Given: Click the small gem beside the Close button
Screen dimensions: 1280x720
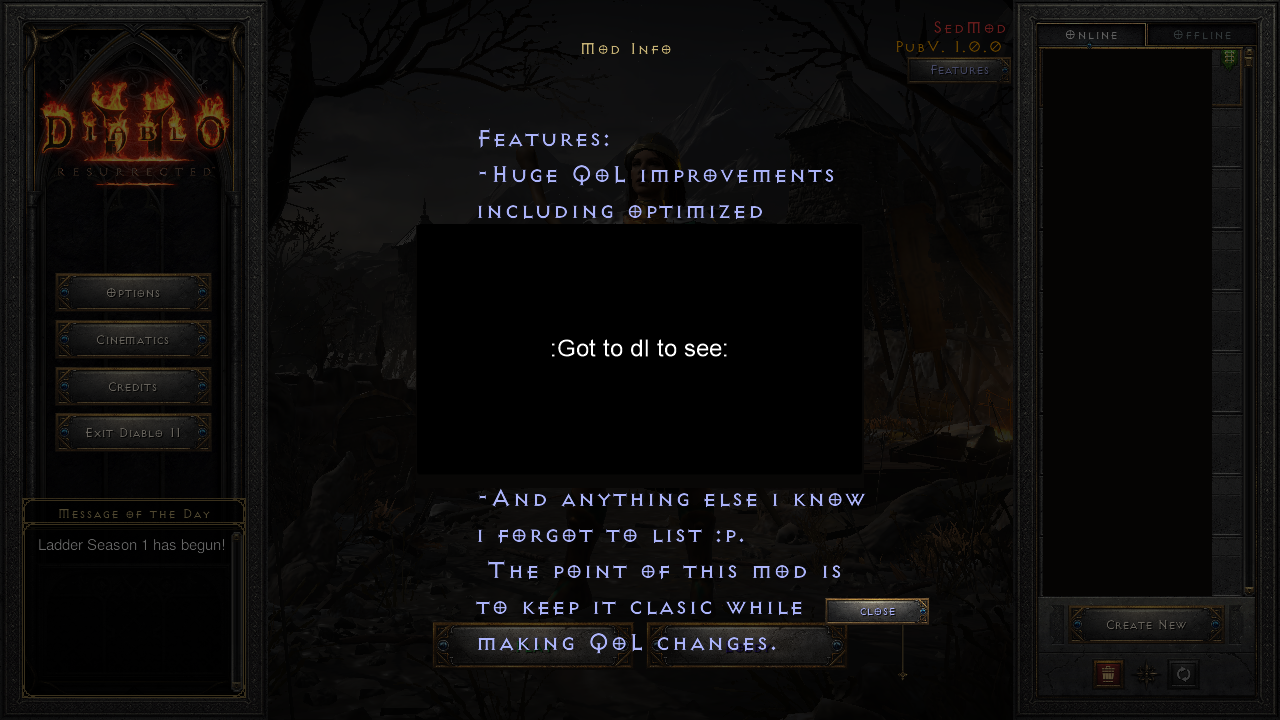Looking at the screenshot, I should point(922,611).
